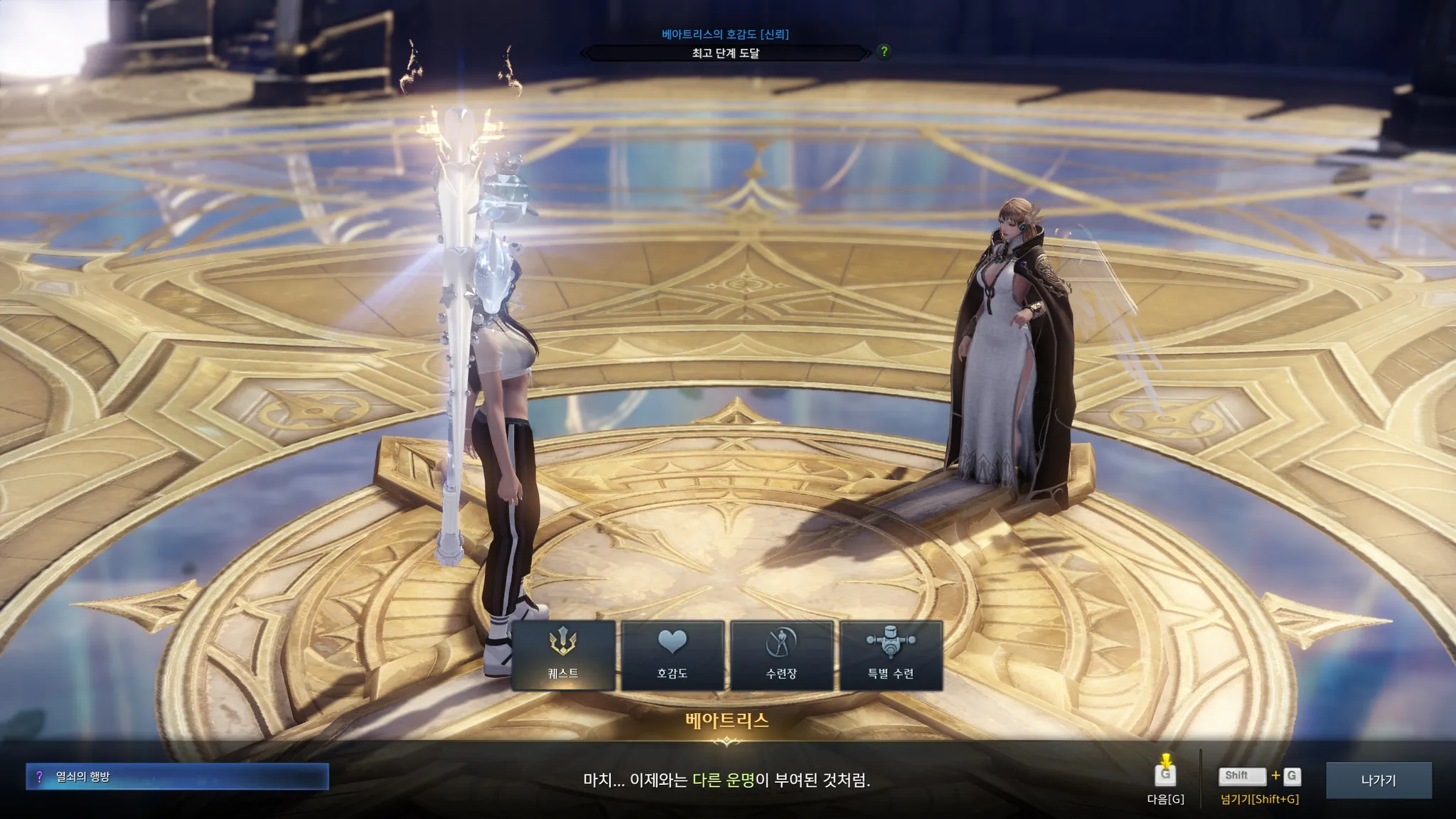1456x819 pixels.
Task: Select the 열쇠의 행방 quest entry
Action: coord(177,777)
